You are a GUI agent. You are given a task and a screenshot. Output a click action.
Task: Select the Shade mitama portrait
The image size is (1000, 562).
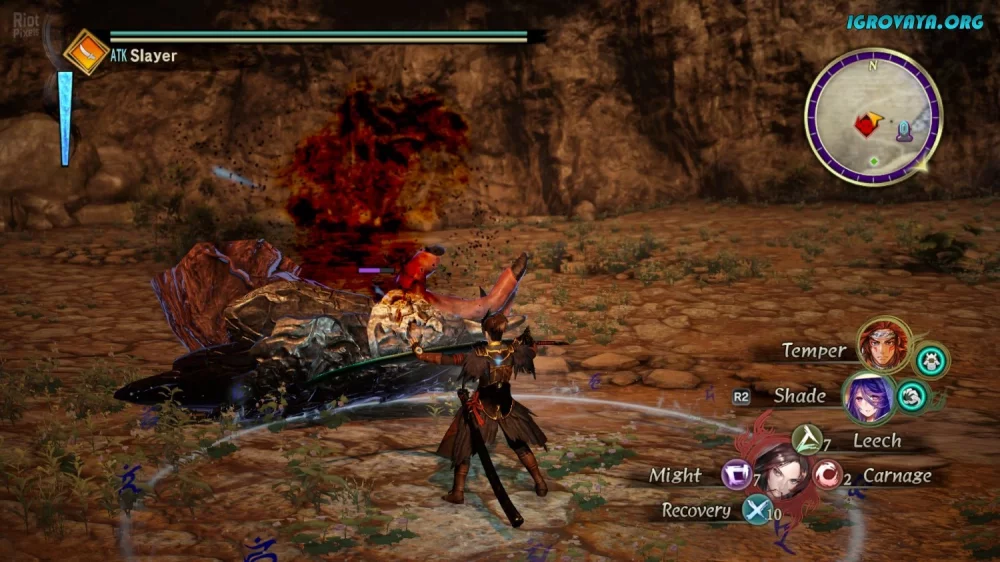tap(868, 398)
